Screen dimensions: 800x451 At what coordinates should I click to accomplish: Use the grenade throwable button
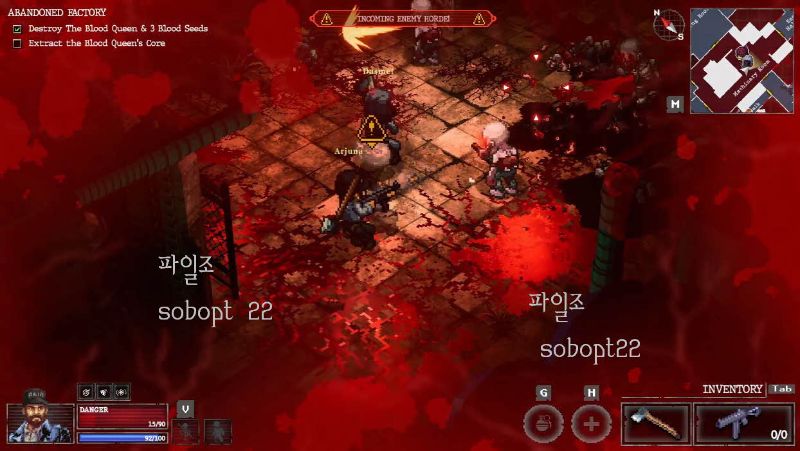pyautogui.click(x=544, y=423)
